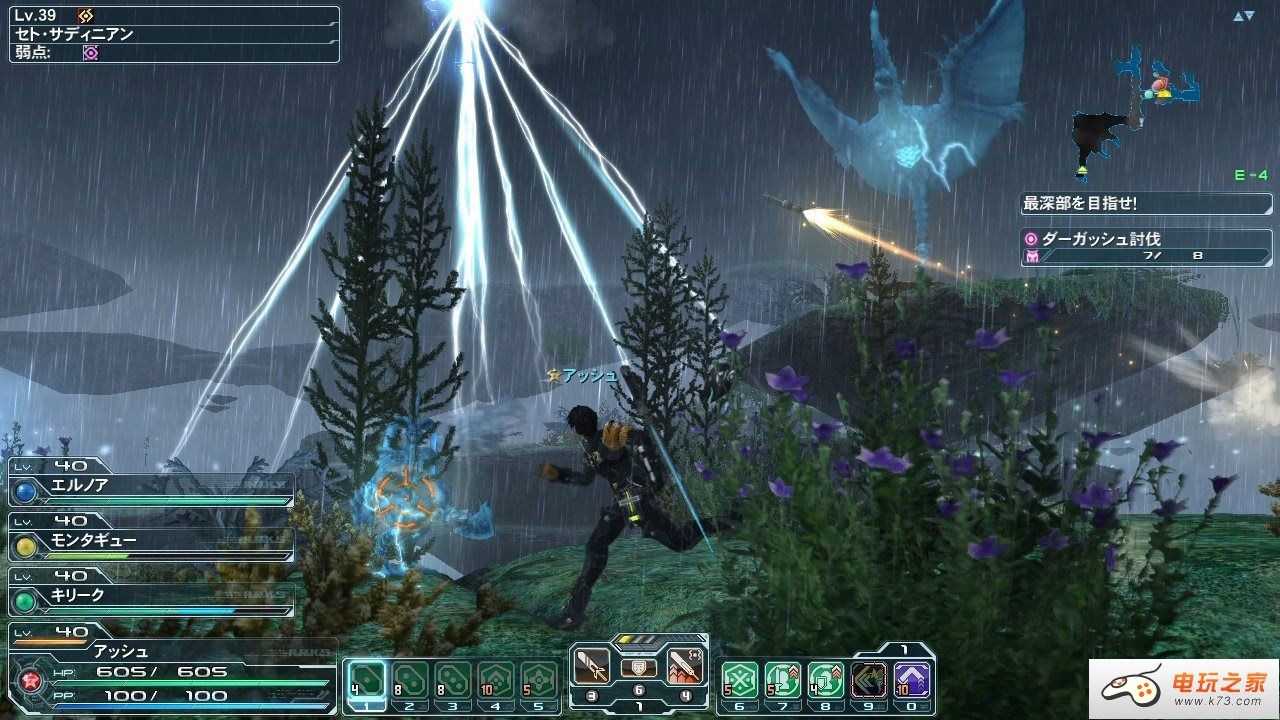Use the green buff skill in slot 7
Image resolution: width=1280 pixels, height=720 pixels.
(784, 680)
